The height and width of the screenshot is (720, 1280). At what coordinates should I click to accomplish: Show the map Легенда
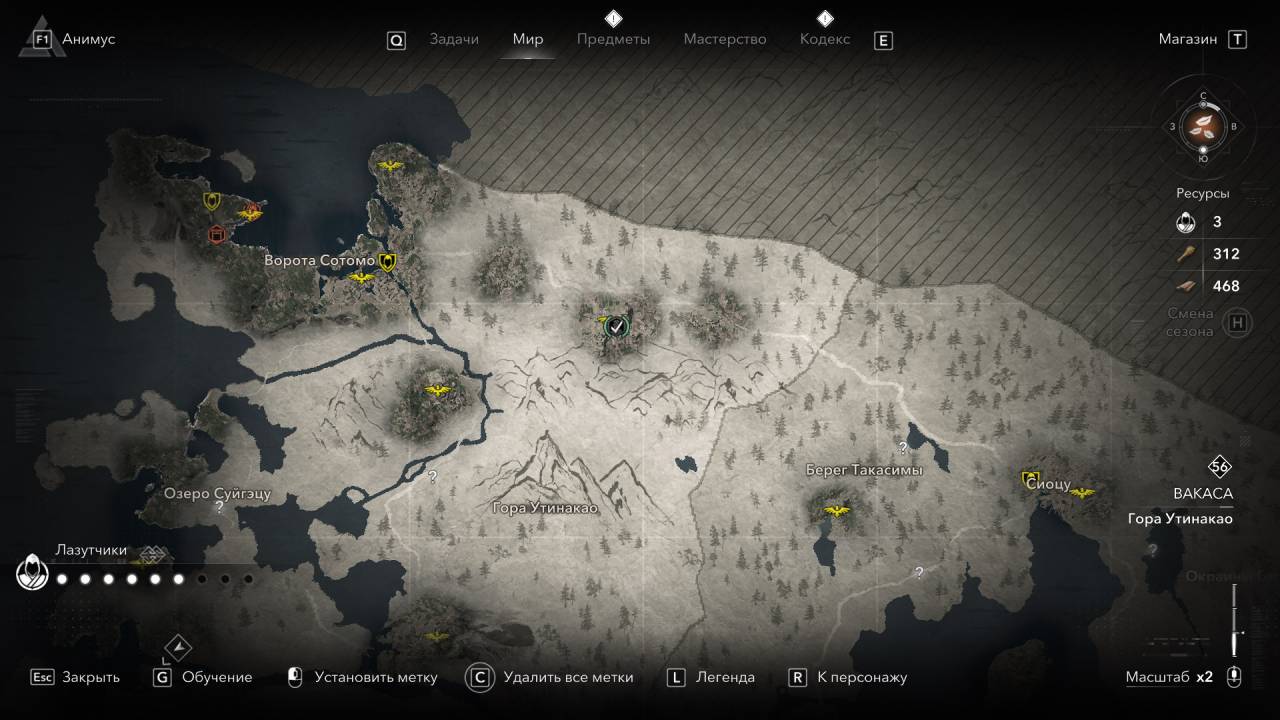[x=725, y=677]
